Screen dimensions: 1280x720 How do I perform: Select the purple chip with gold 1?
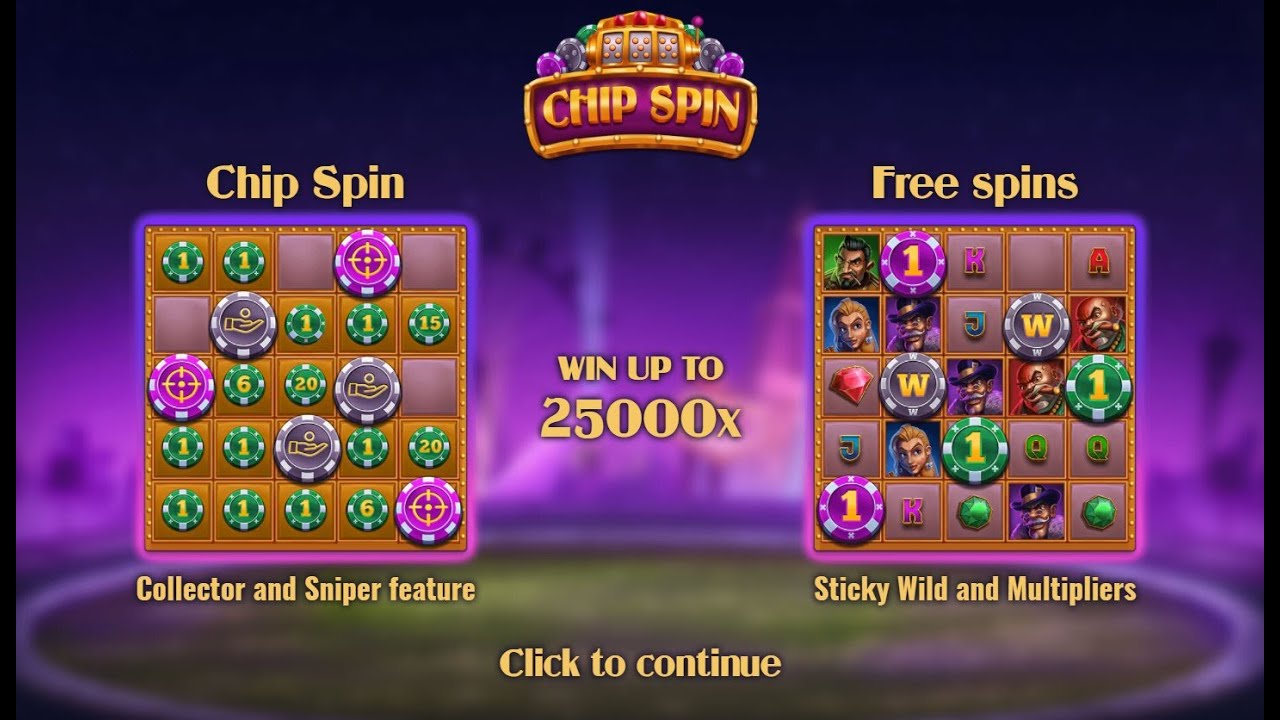[x=913, y=263]
